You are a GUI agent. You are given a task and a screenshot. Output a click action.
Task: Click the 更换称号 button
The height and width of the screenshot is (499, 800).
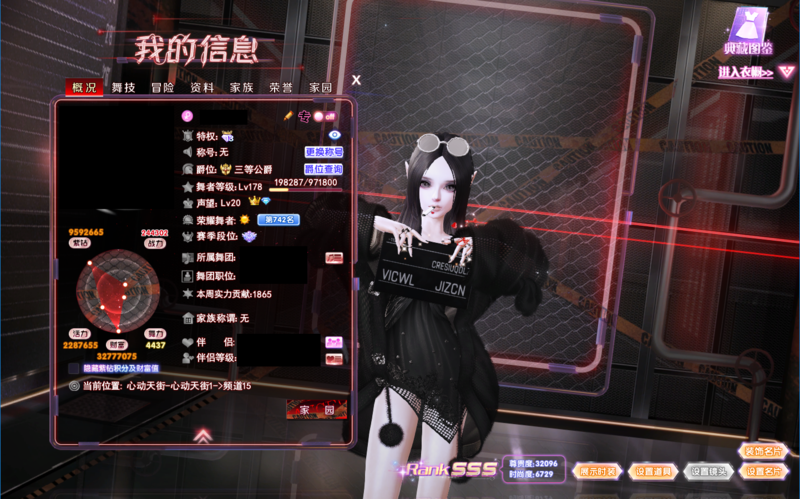tap(324, 152)
